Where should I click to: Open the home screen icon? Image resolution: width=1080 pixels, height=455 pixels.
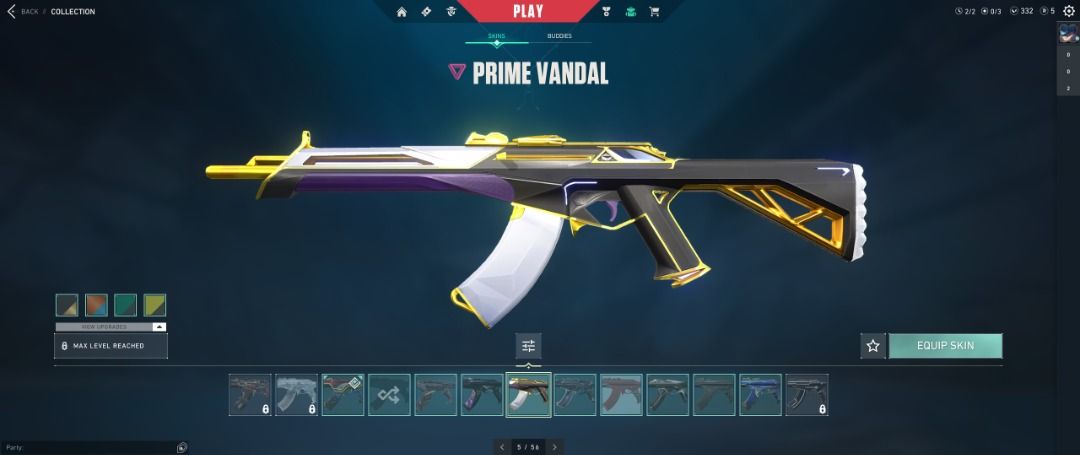(x=402, y=12)
